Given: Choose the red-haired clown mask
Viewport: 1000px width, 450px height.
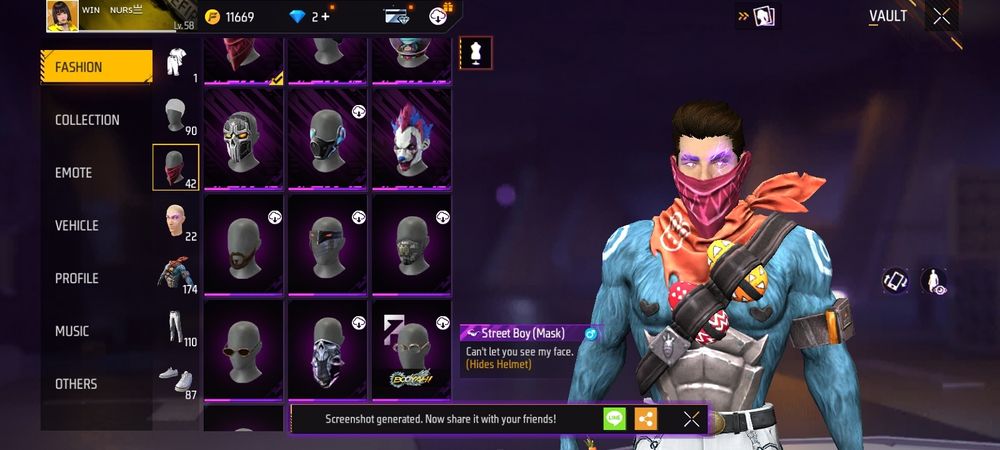Looking at the screenshot, I should click(411, 138).
